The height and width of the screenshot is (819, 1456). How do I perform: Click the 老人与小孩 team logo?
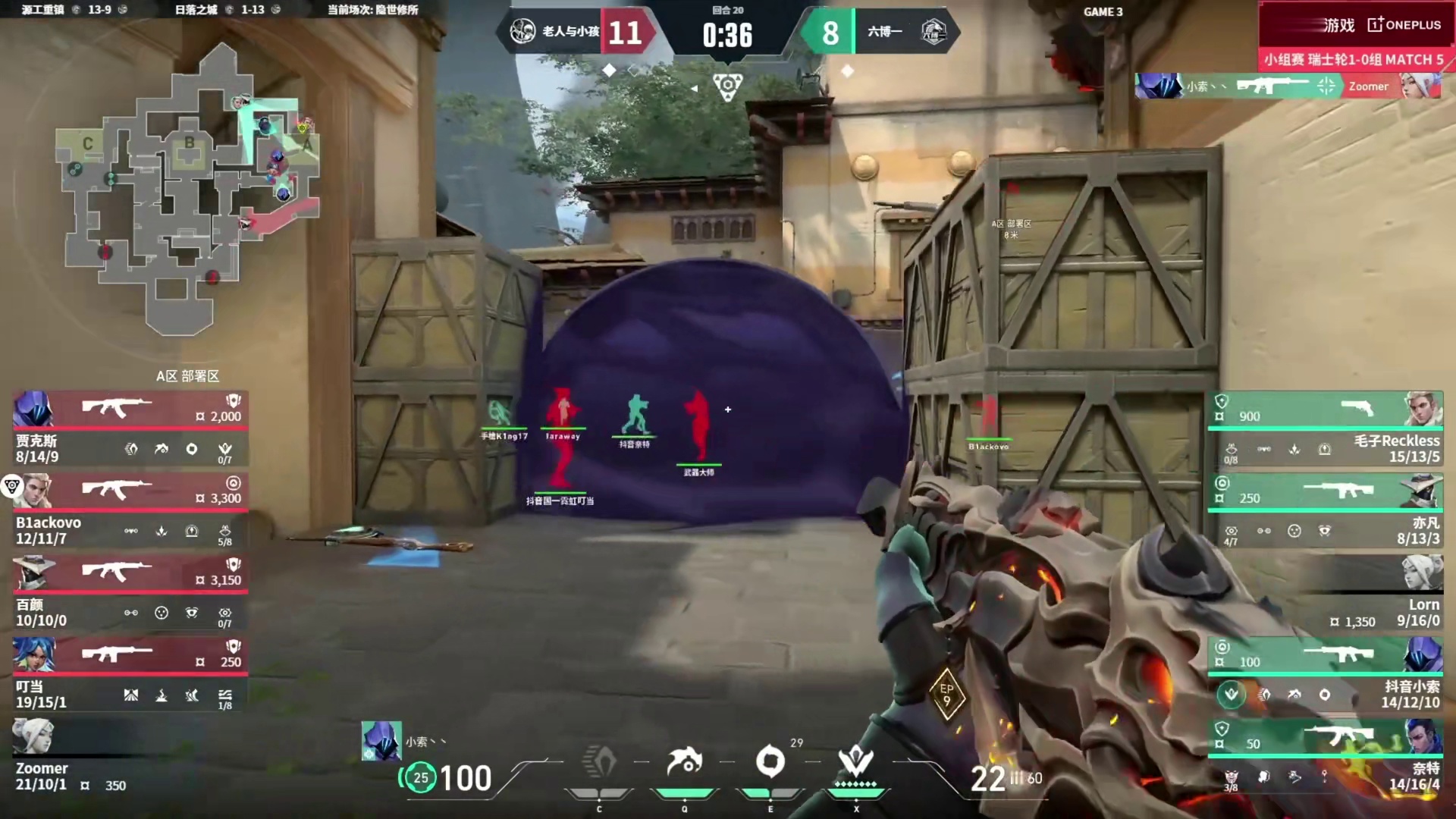click(x=522, y=32)
